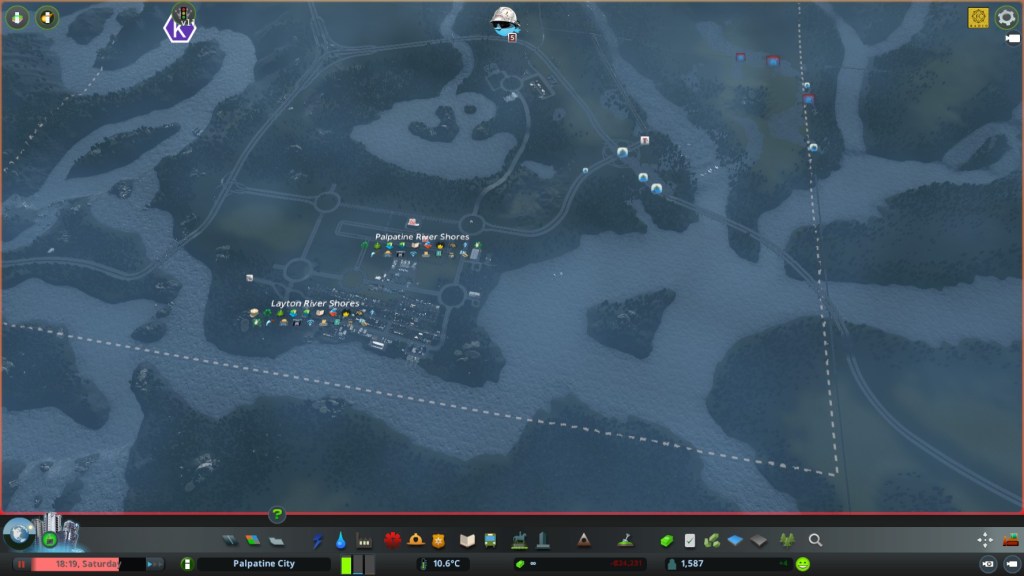The image size is (1024, 576).
Task: Change game speed with the arrows button
Action: click(155, 564)
